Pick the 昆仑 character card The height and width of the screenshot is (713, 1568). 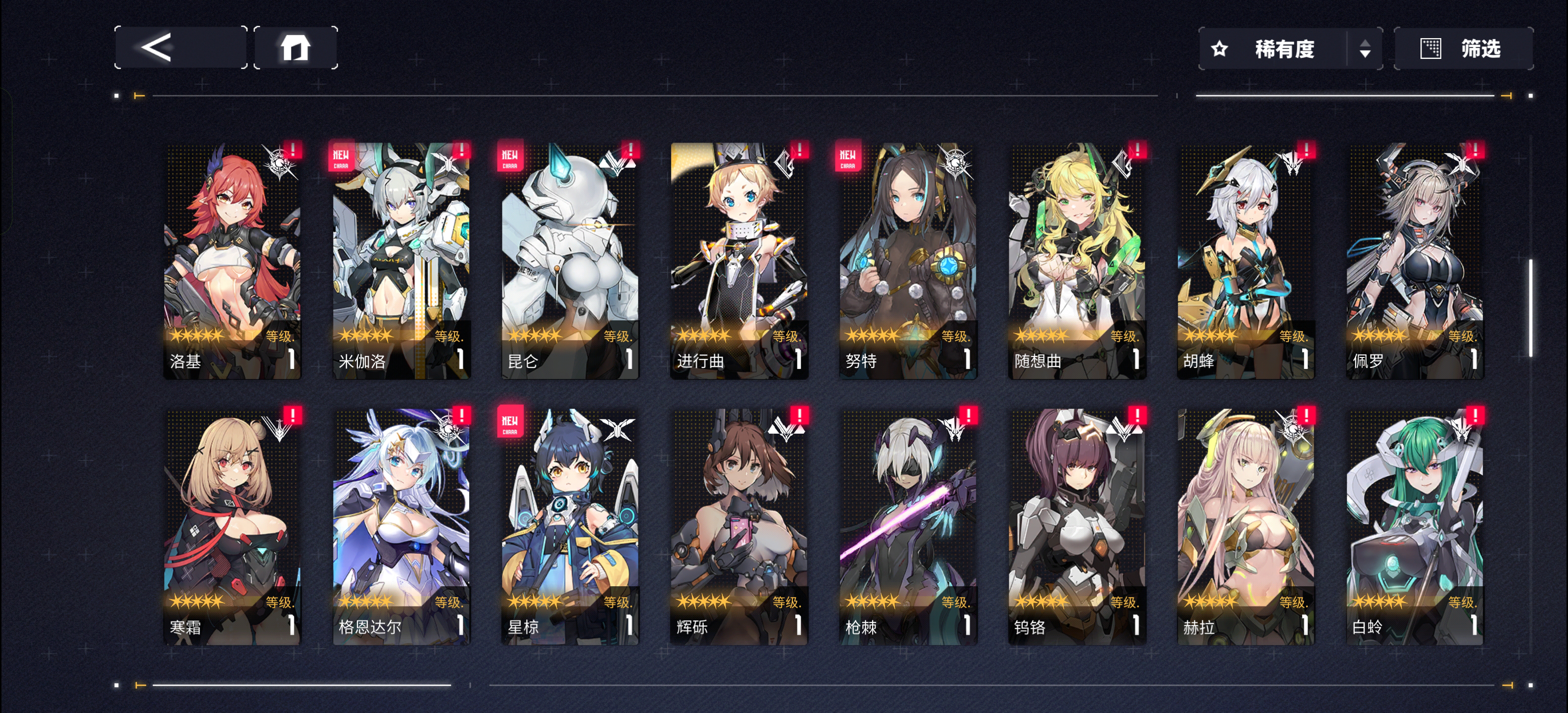570,260
